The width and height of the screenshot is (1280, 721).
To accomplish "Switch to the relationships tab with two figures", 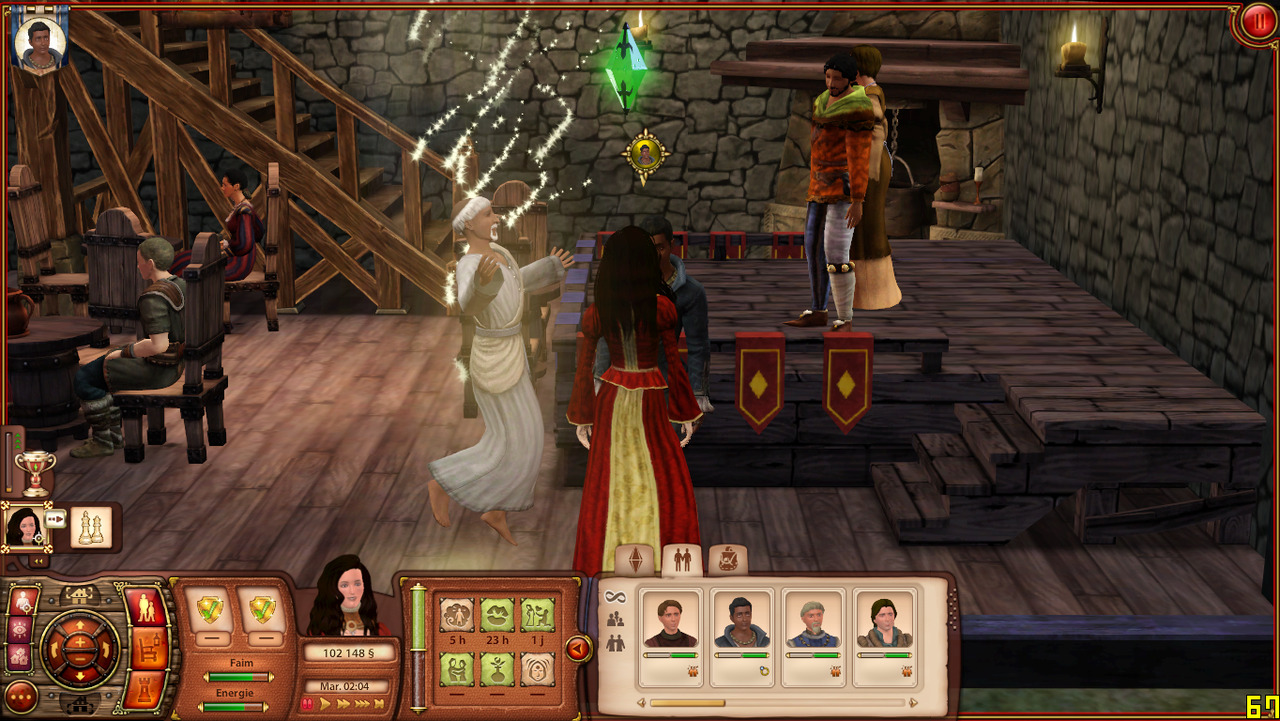I will (x=682, y=561).
